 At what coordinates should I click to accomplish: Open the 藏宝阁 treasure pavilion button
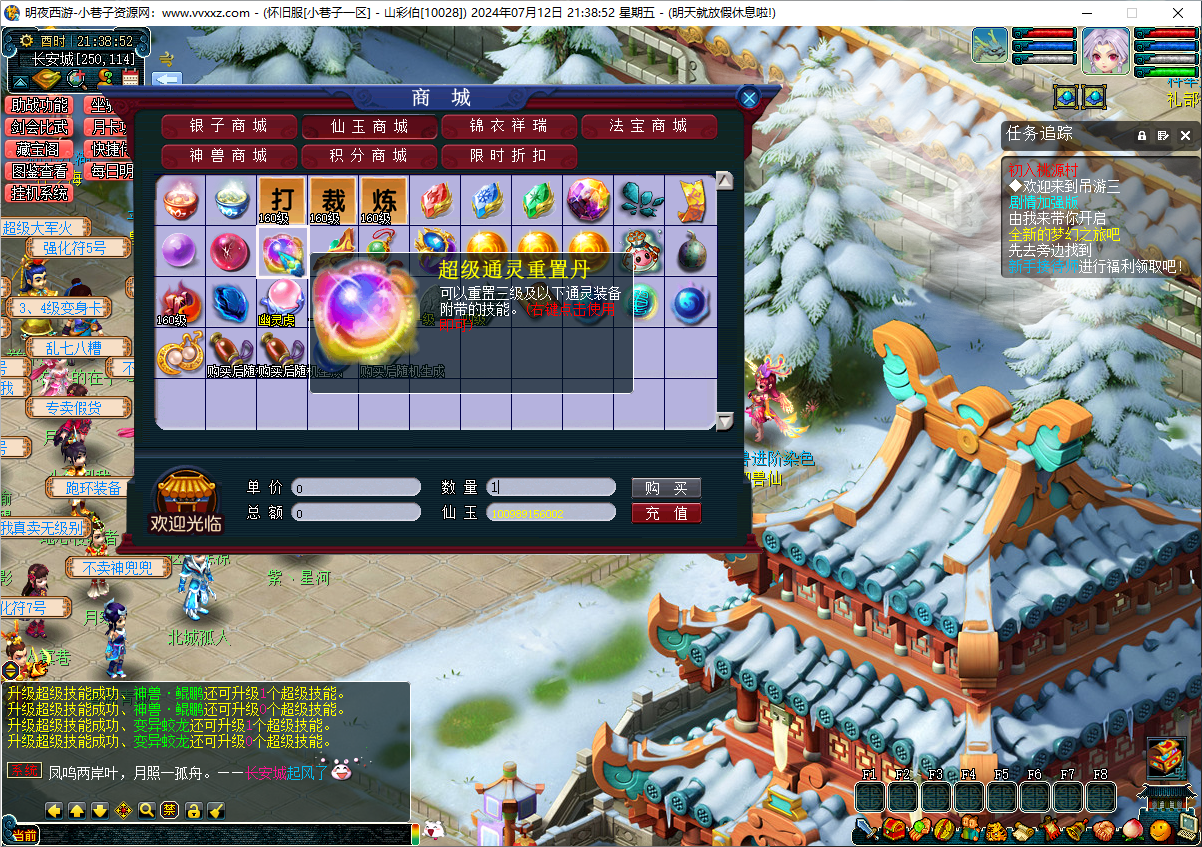tap(41, 149)
